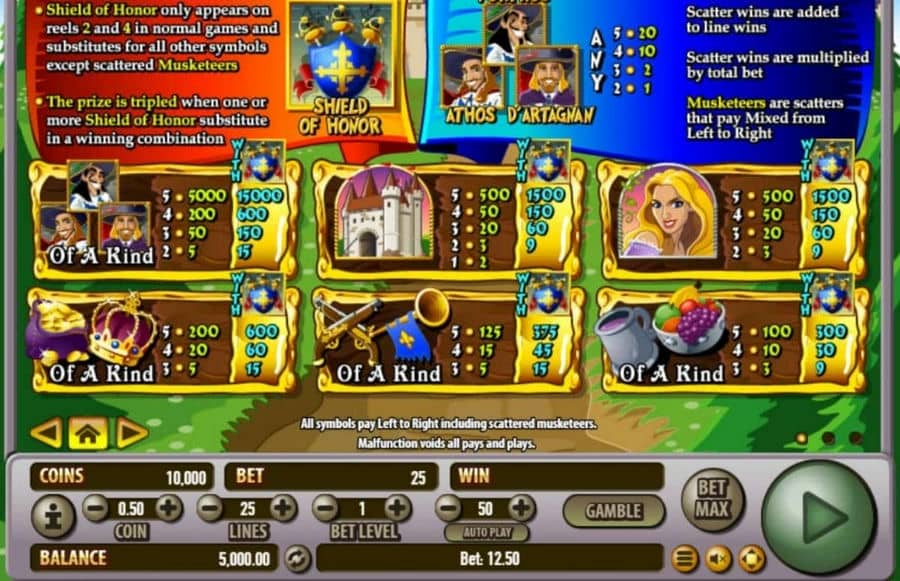The image size is (900, 581).
Task: Toggle the sound speaker icon
Action: (x=718, y=558)
